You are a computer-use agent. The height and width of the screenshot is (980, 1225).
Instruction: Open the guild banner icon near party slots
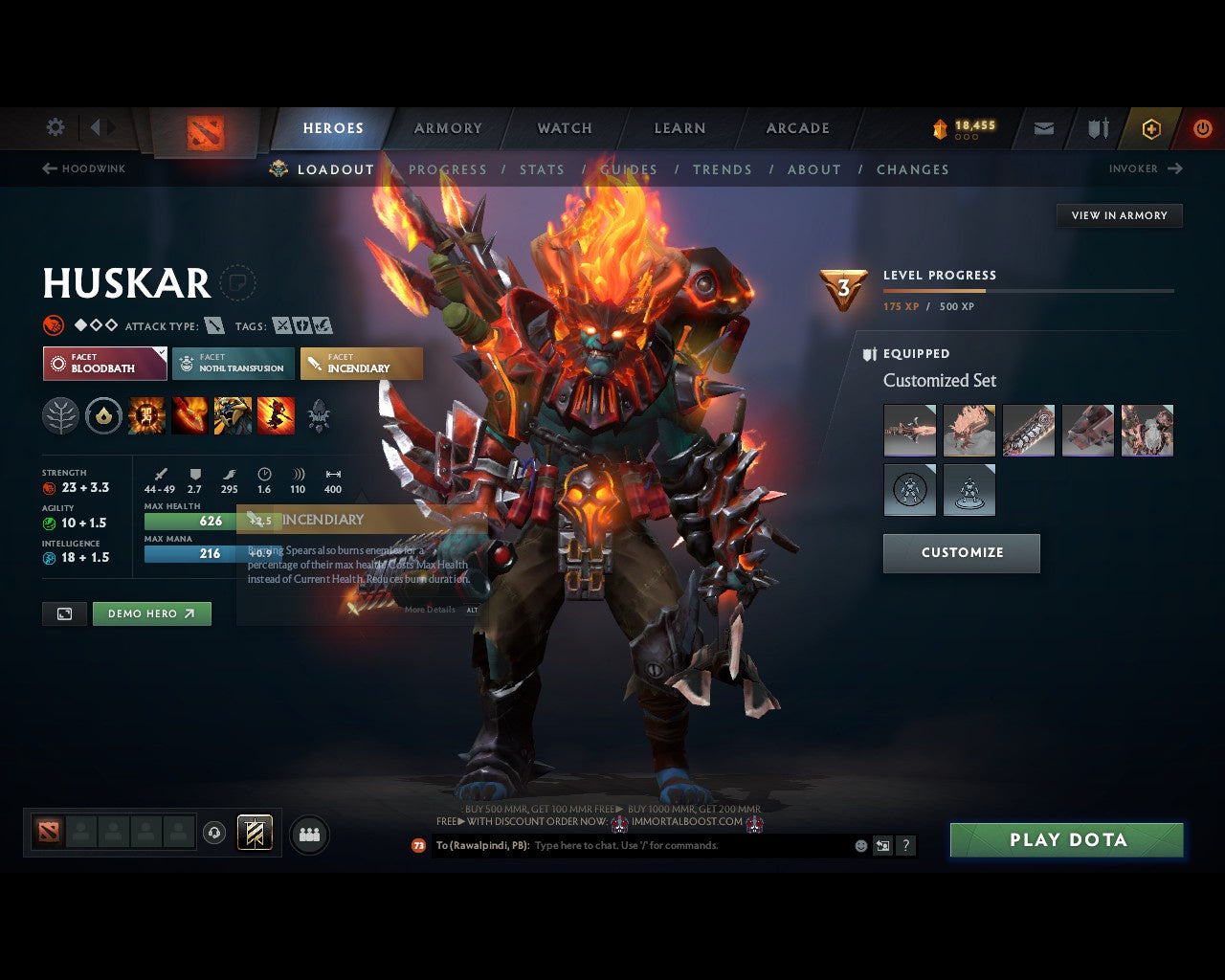coord(254,833)
